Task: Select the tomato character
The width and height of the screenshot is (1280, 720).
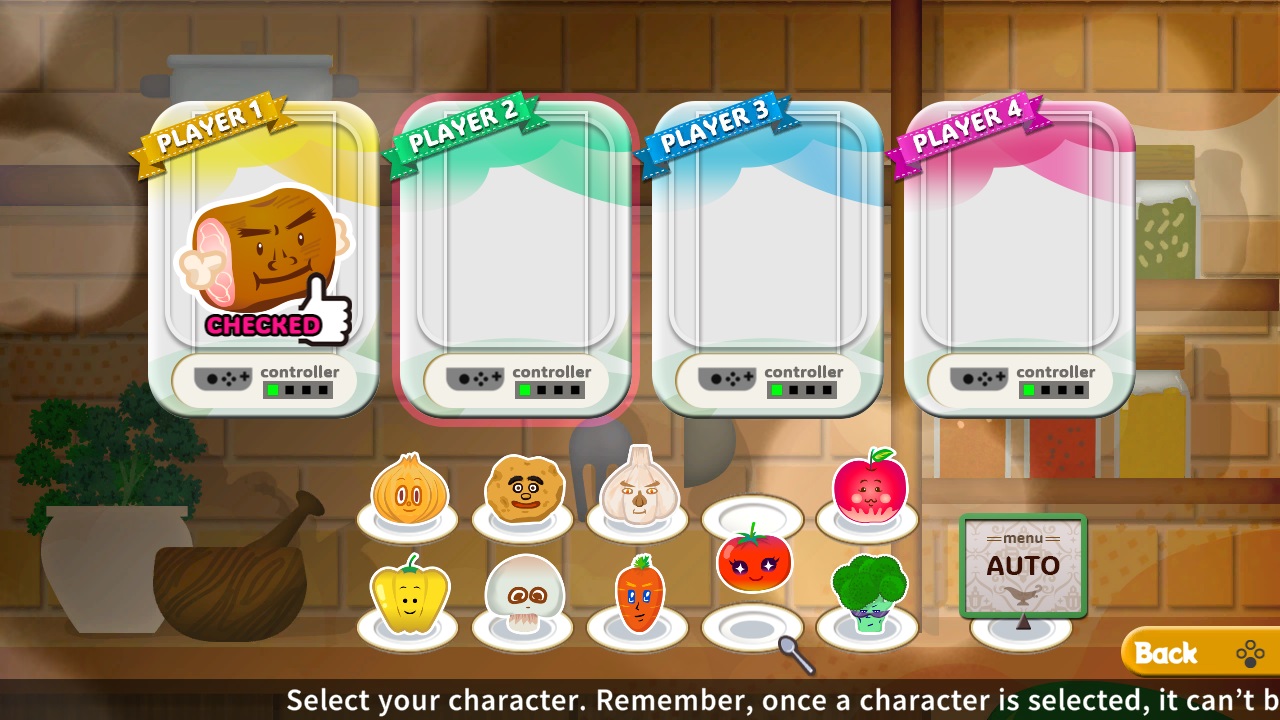Action: (753, 563)
